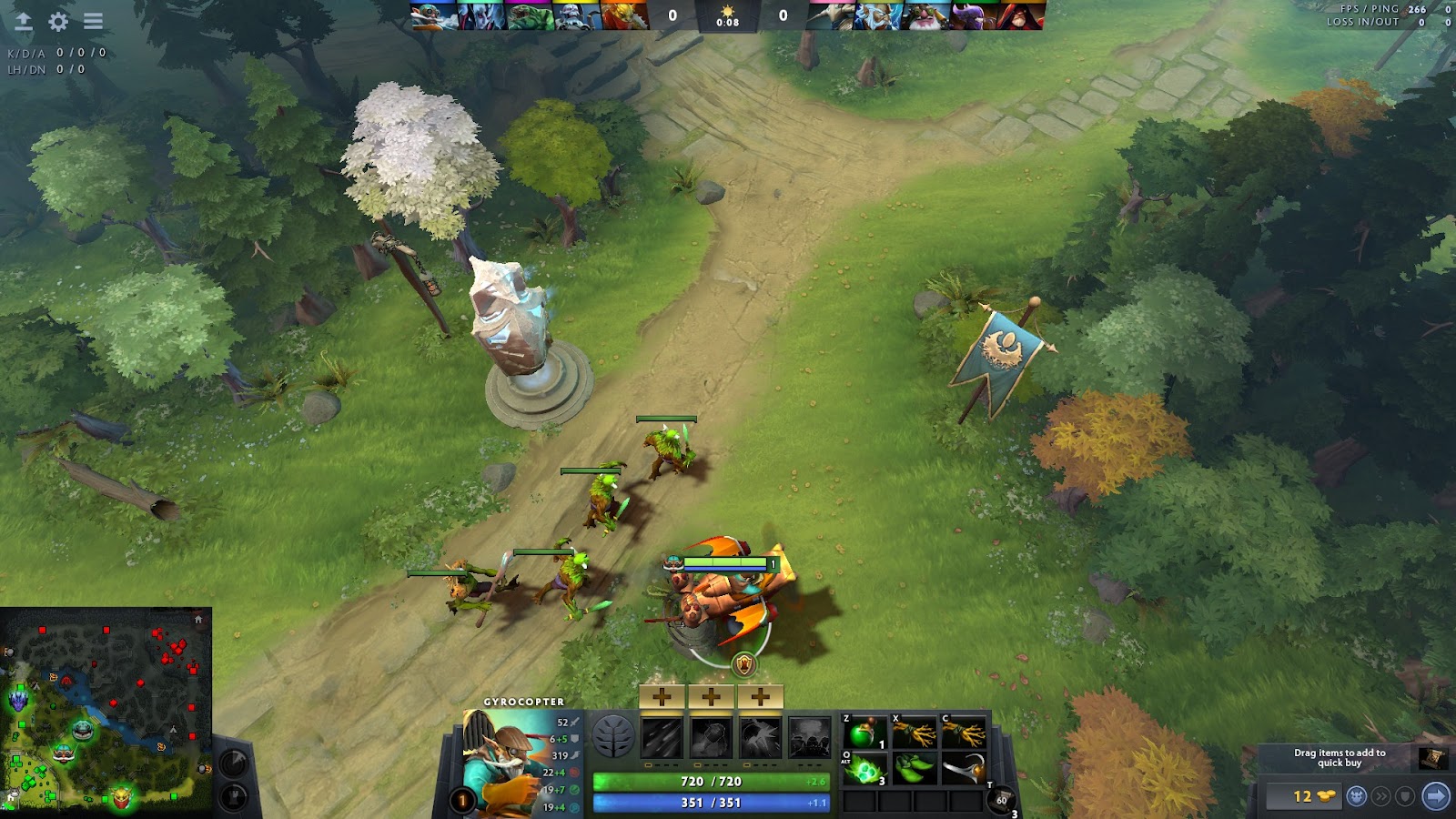Open the talent tree

613,736
